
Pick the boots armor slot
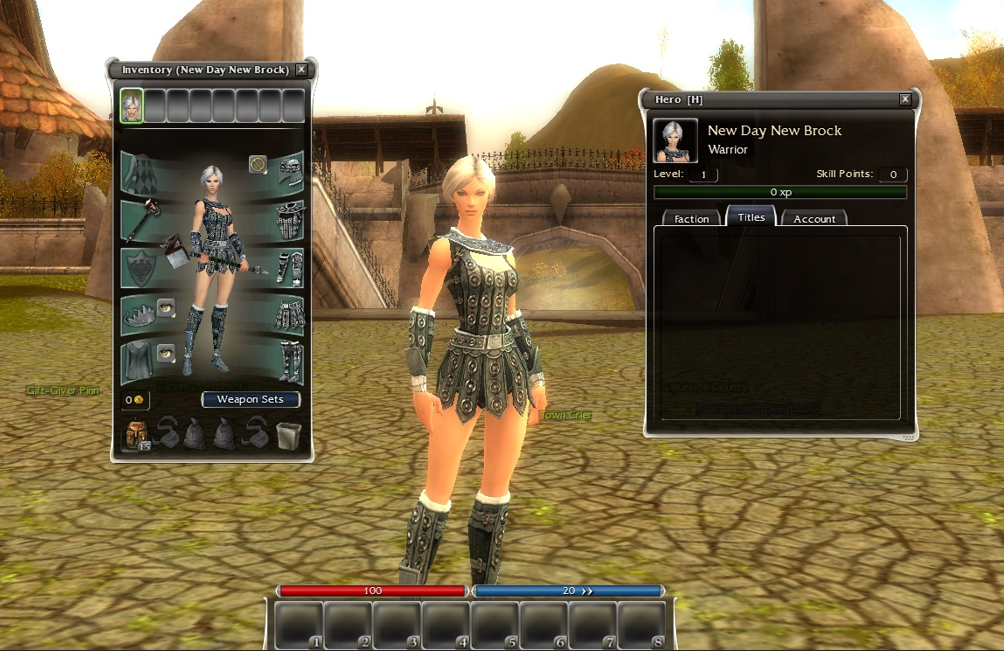point(289,362)
